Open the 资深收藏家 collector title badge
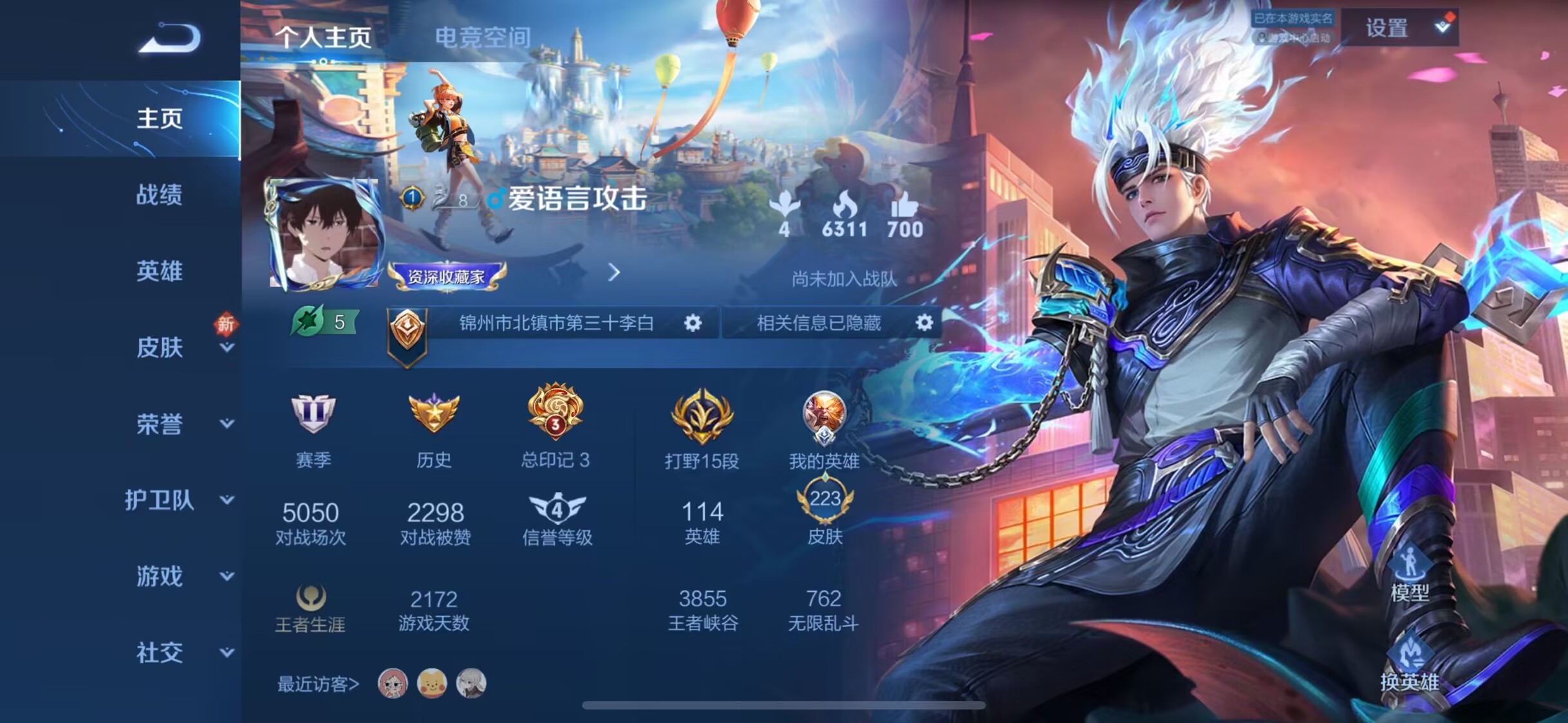This screenshot has width=1568, height=723. (447, 277)
